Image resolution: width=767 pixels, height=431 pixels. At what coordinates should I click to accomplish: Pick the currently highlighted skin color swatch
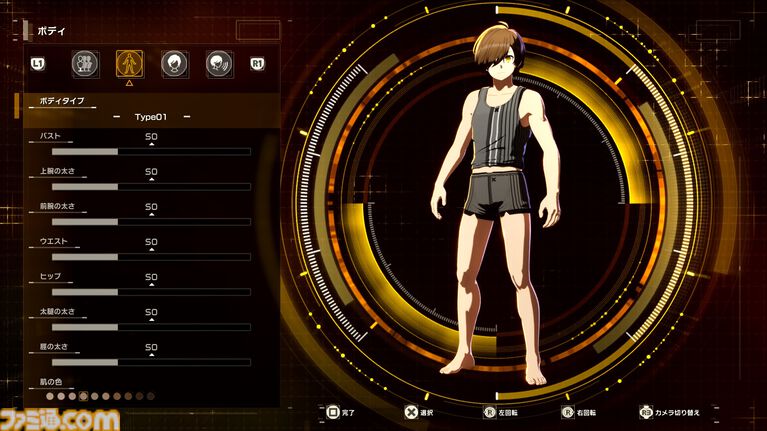tap(84, 396)
